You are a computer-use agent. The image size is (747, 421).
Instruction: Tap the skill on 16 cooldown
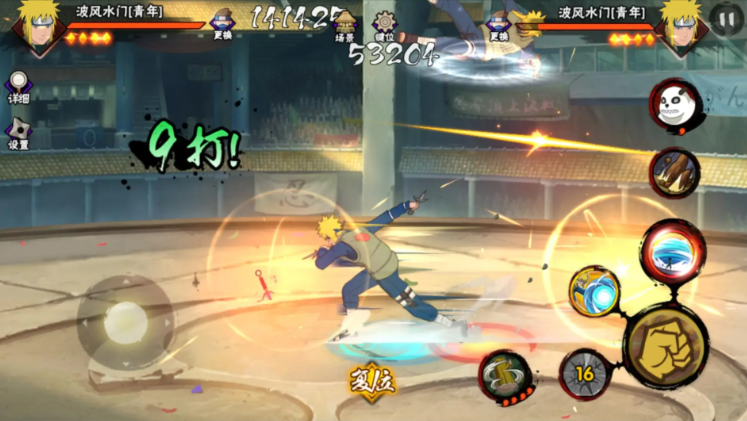tap(585, 374)
